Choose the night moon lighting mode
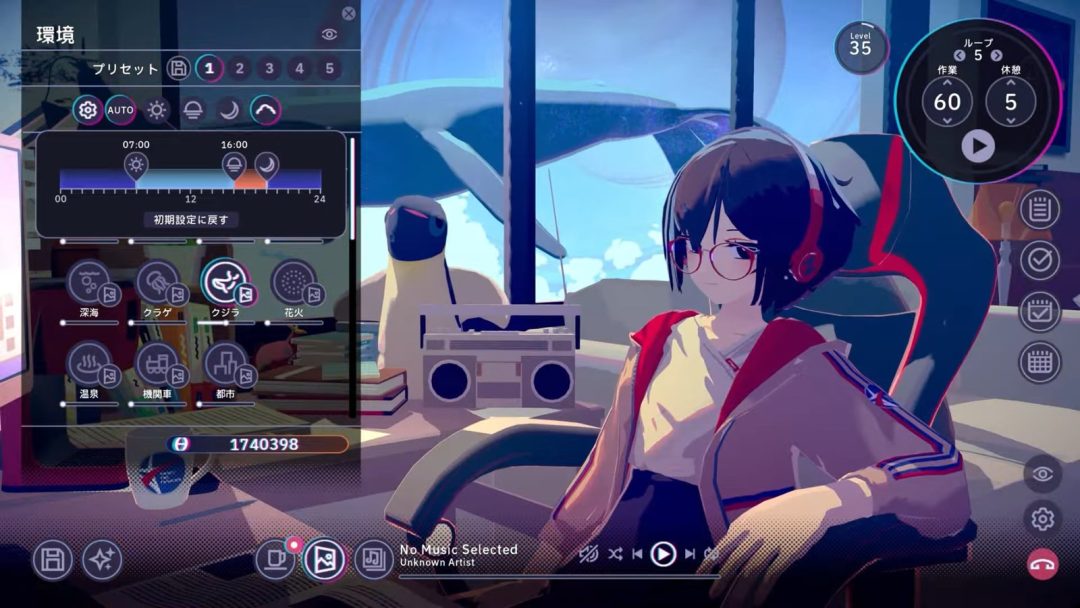 (x=229, y=110)
